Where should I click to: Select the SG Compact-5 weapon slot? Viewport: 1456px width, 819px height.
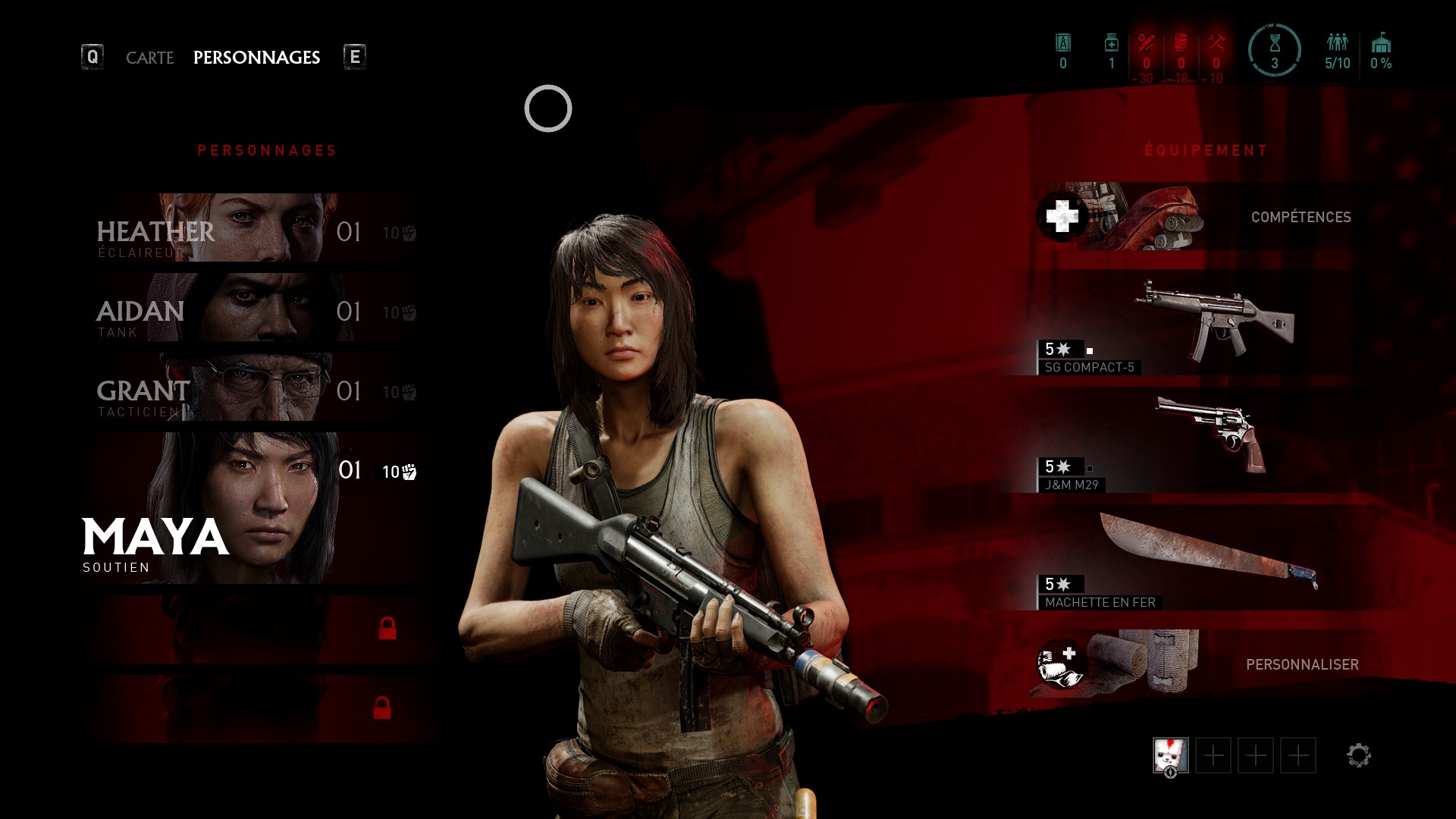tap(1213, 324)
